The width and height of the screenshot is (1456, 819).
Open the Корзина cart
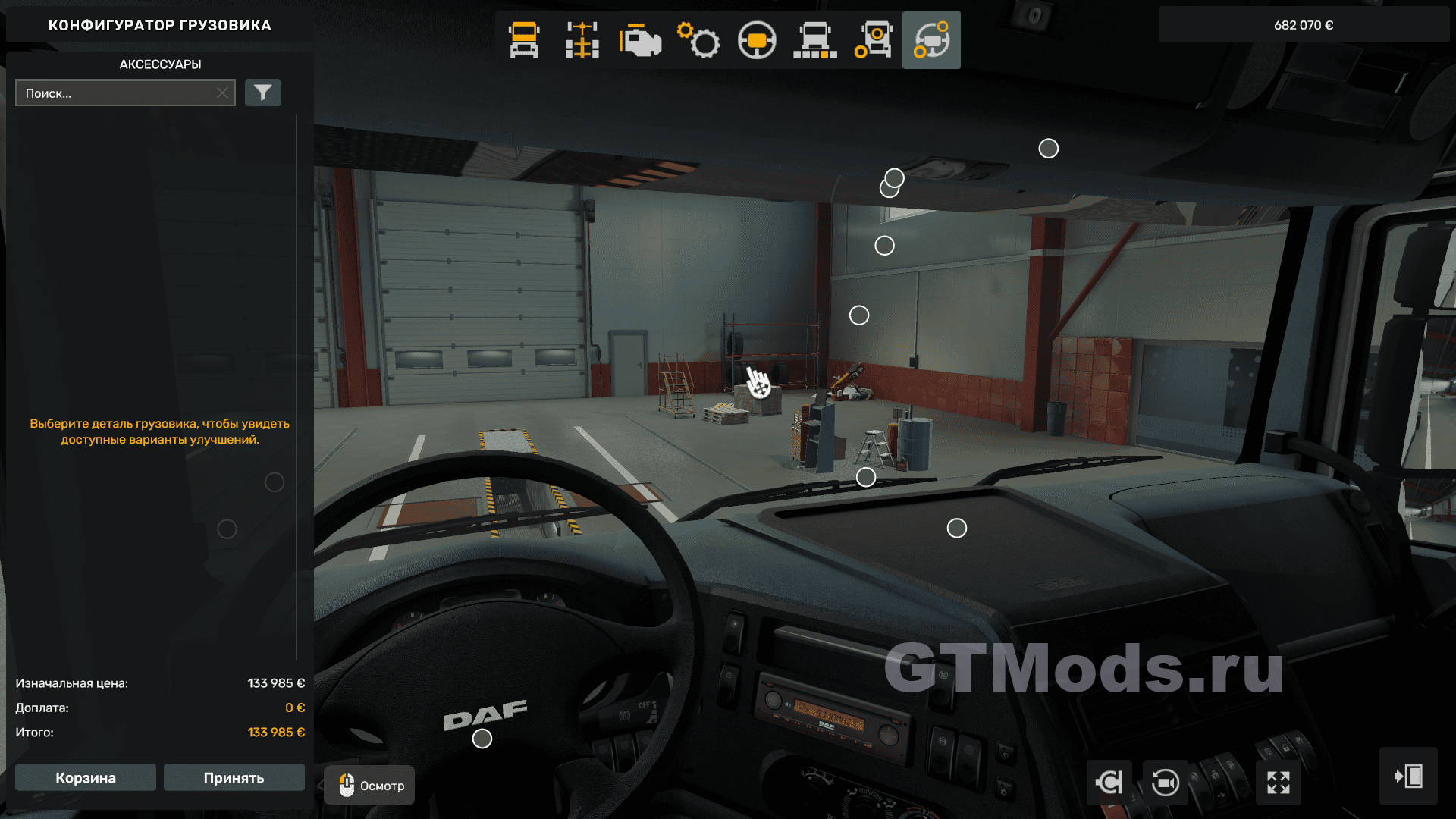click(86, 778)
